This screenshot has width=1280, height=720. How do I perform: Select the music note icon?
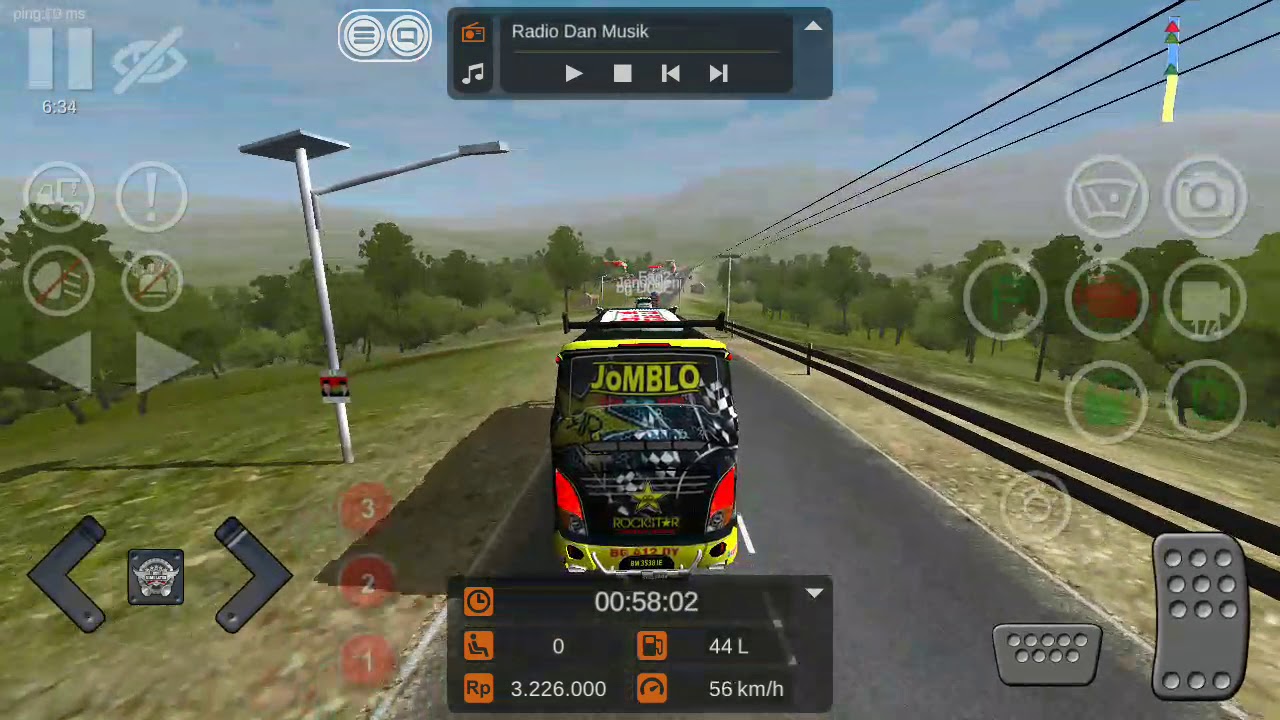[473, 73]
